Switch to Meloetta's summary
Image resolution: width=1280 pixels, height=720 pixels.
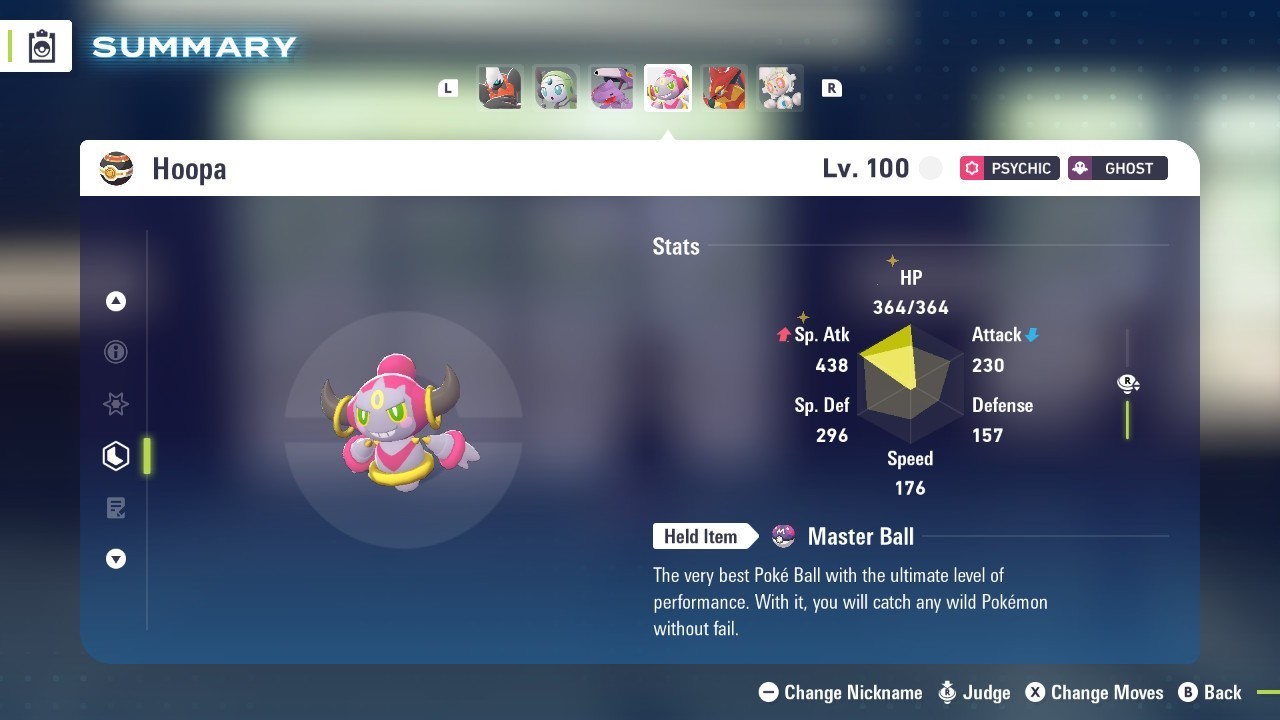point(556,88)
